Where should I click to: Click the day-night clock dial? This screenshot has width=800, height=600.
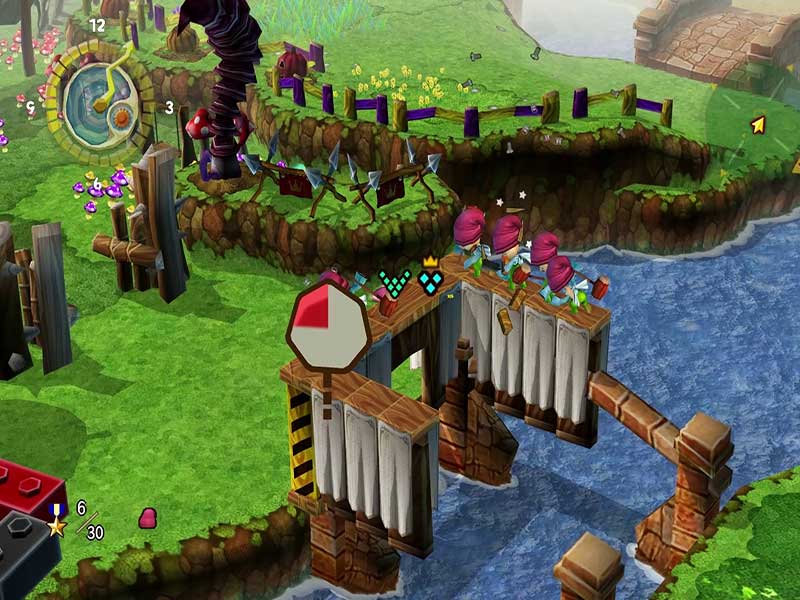tap(100, 103)
